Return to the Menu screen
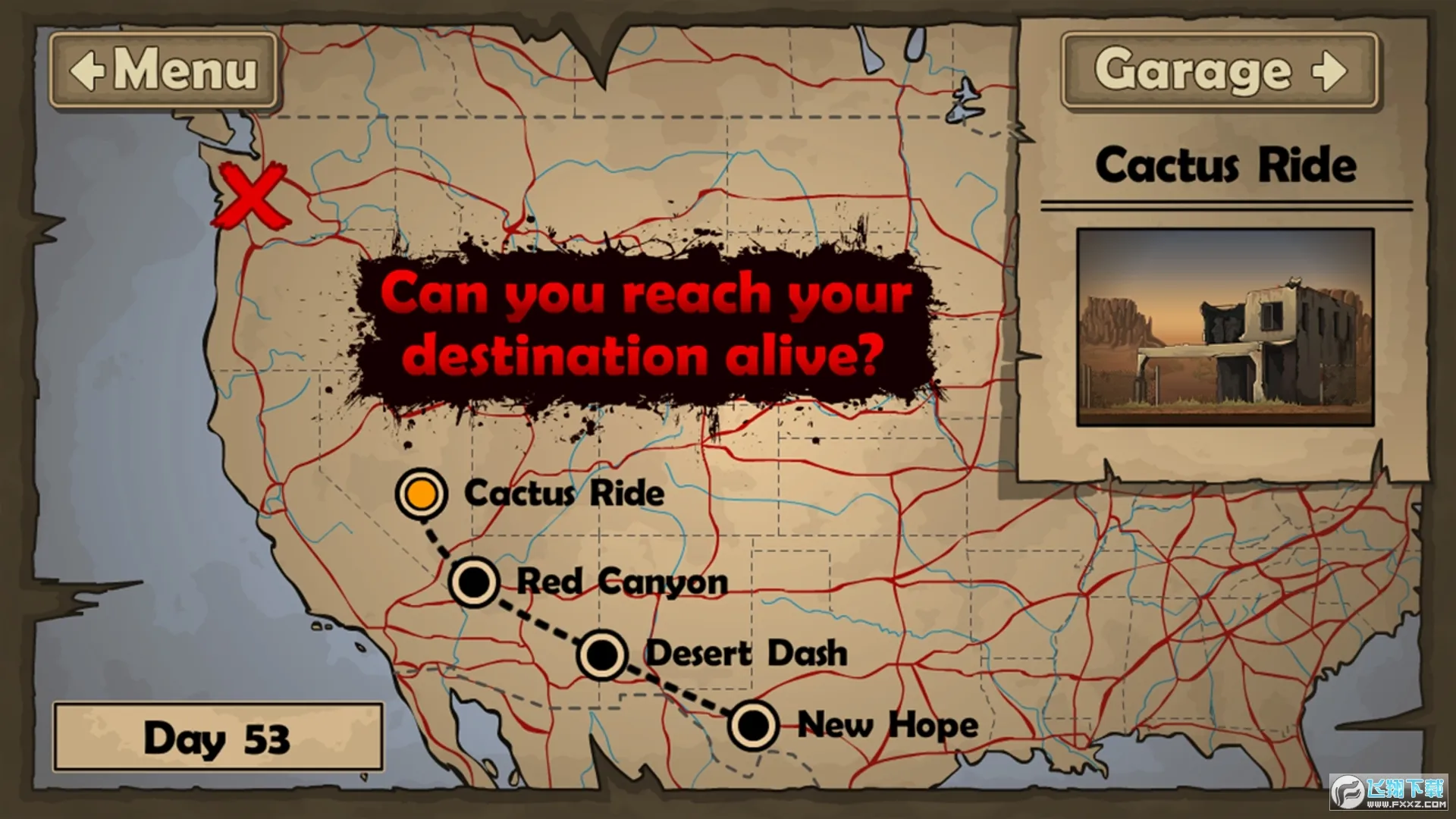1456x819 pixels. 163,71
